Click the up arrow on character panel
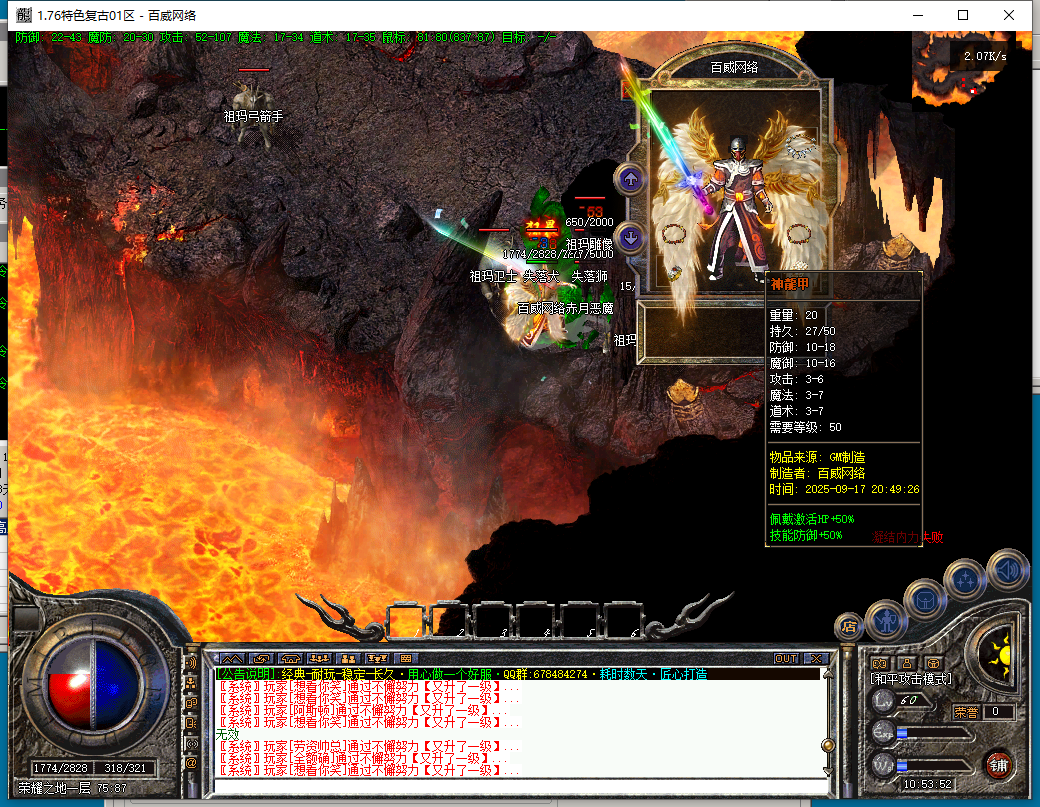Viewport: 1040px width, 807px height. [630, 180]
